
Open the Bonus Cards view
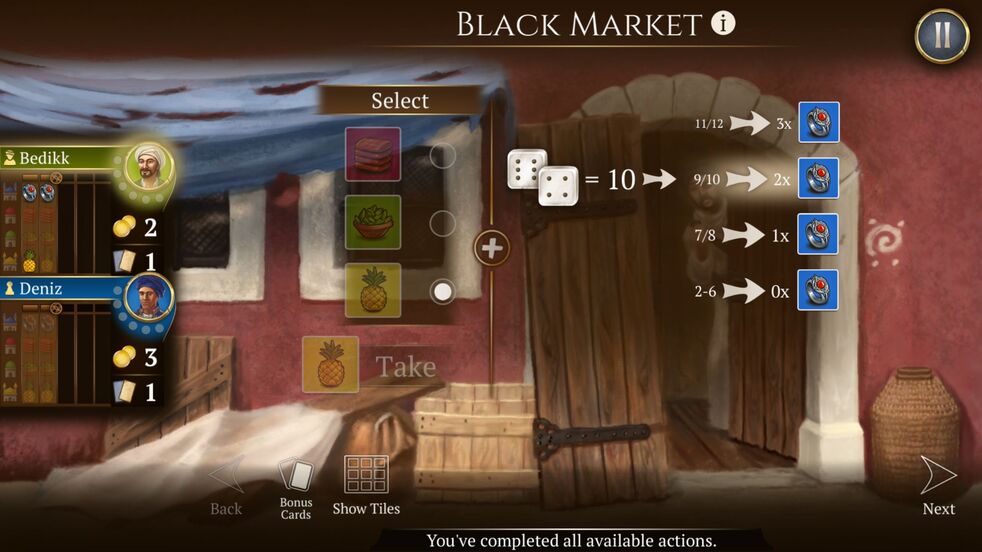tap(296, 488)
